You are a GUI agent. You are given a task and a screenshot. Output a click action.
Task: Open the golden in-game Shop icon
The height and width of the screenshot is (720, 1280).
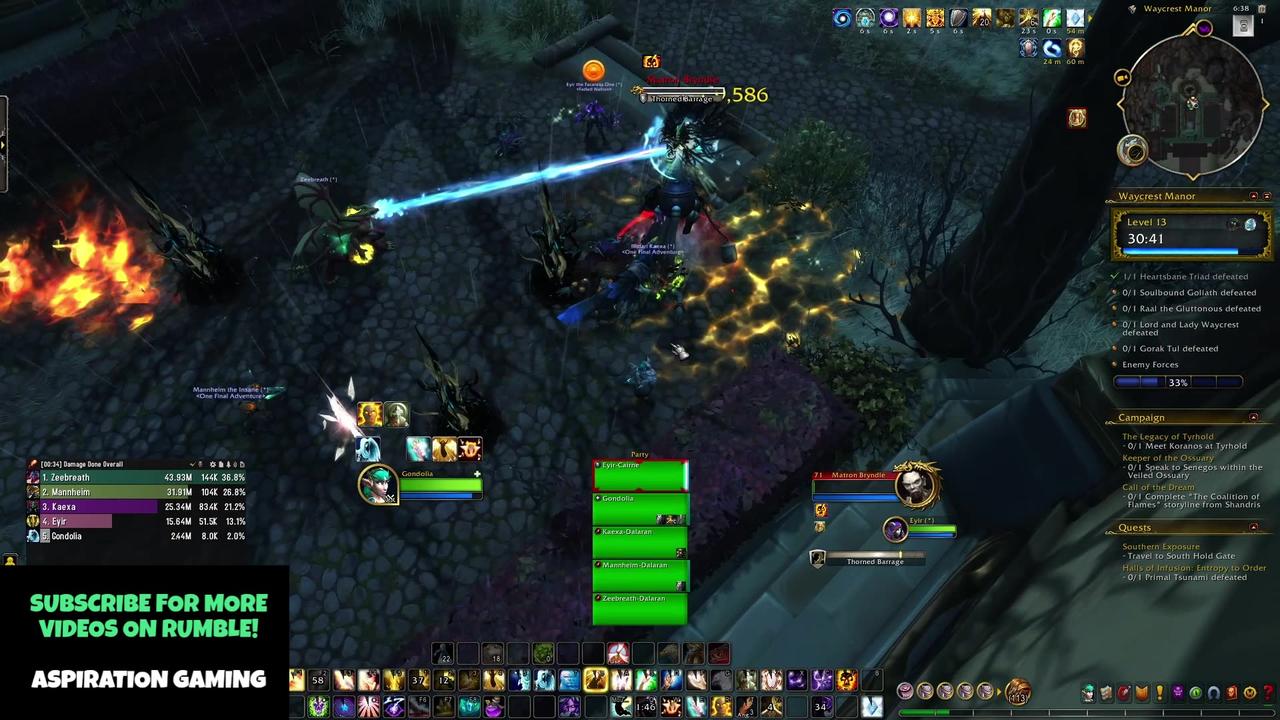point(1251,691)
